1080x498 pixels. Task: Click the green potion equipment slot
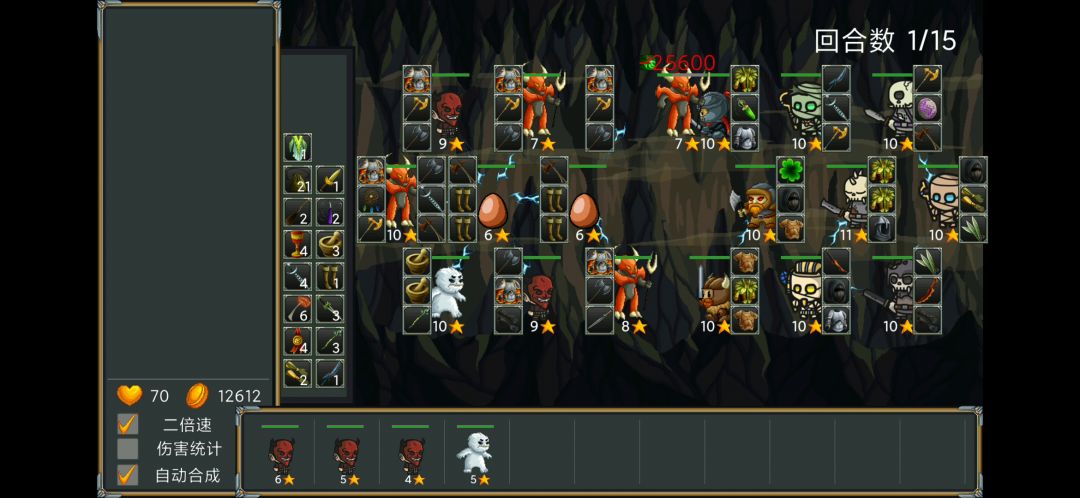point(745,108)
